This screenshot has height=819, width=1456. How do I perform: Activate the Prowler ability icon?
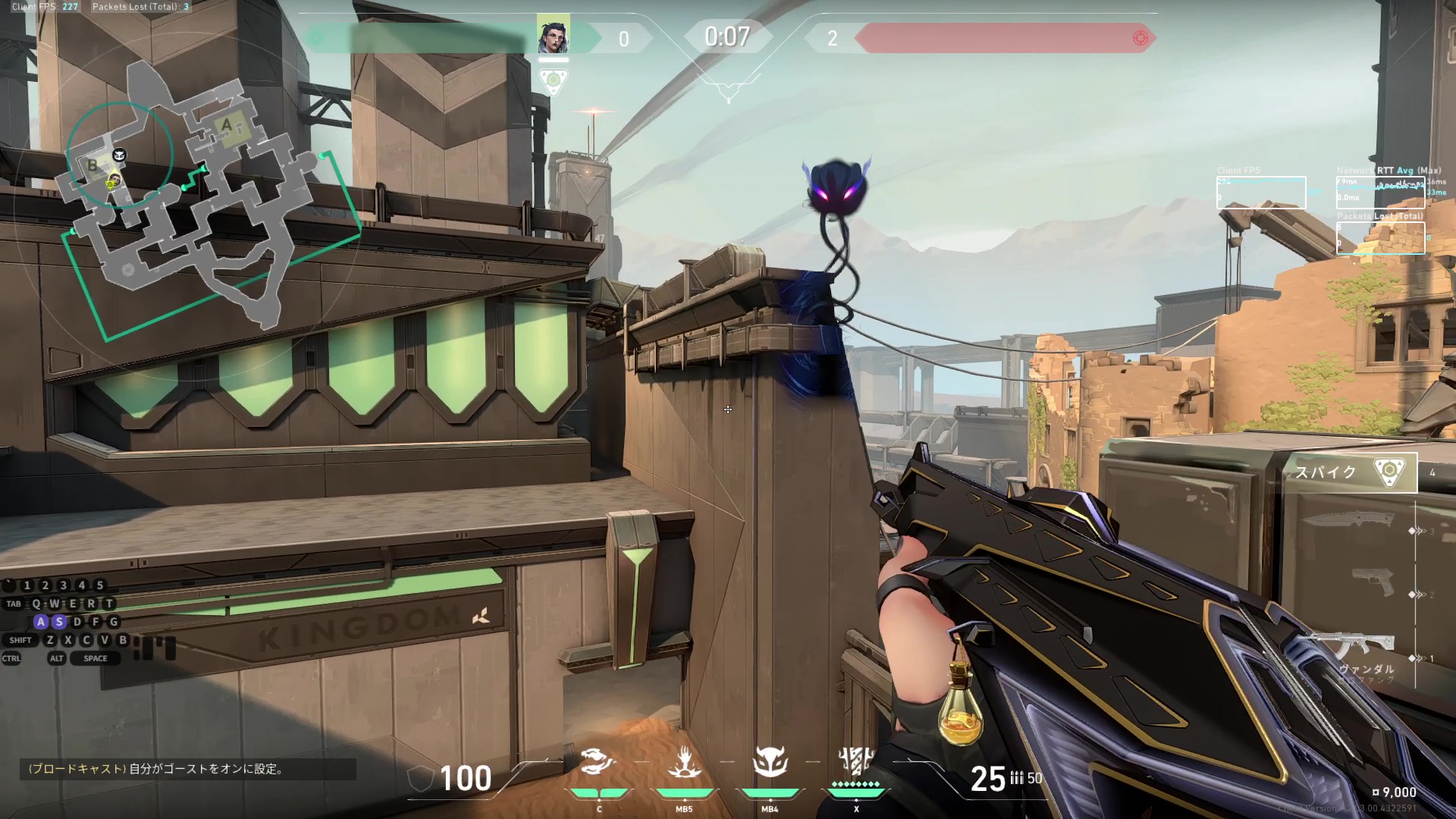[x=598, y=762]
